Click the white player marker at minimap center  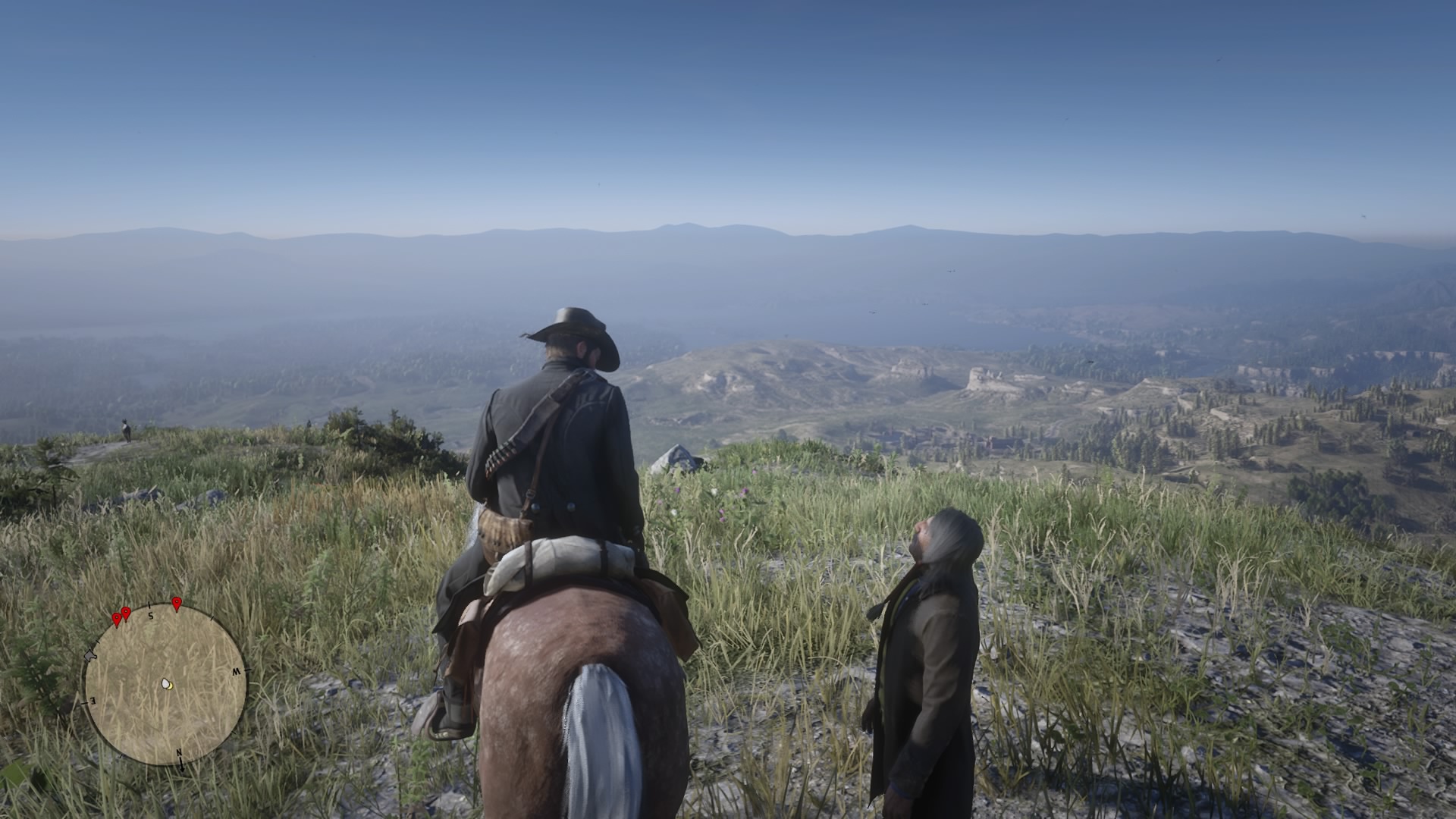pos(165,684)
